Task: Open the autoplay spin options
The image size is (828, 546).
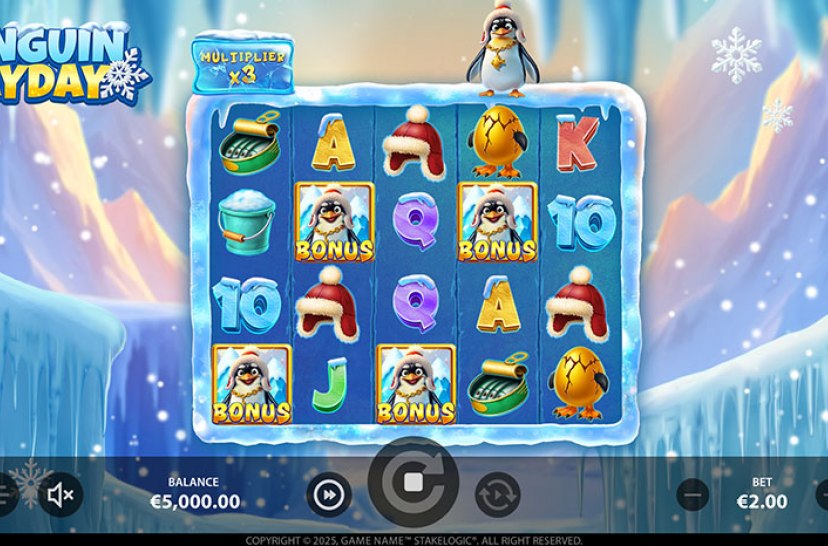Action: 497,494
